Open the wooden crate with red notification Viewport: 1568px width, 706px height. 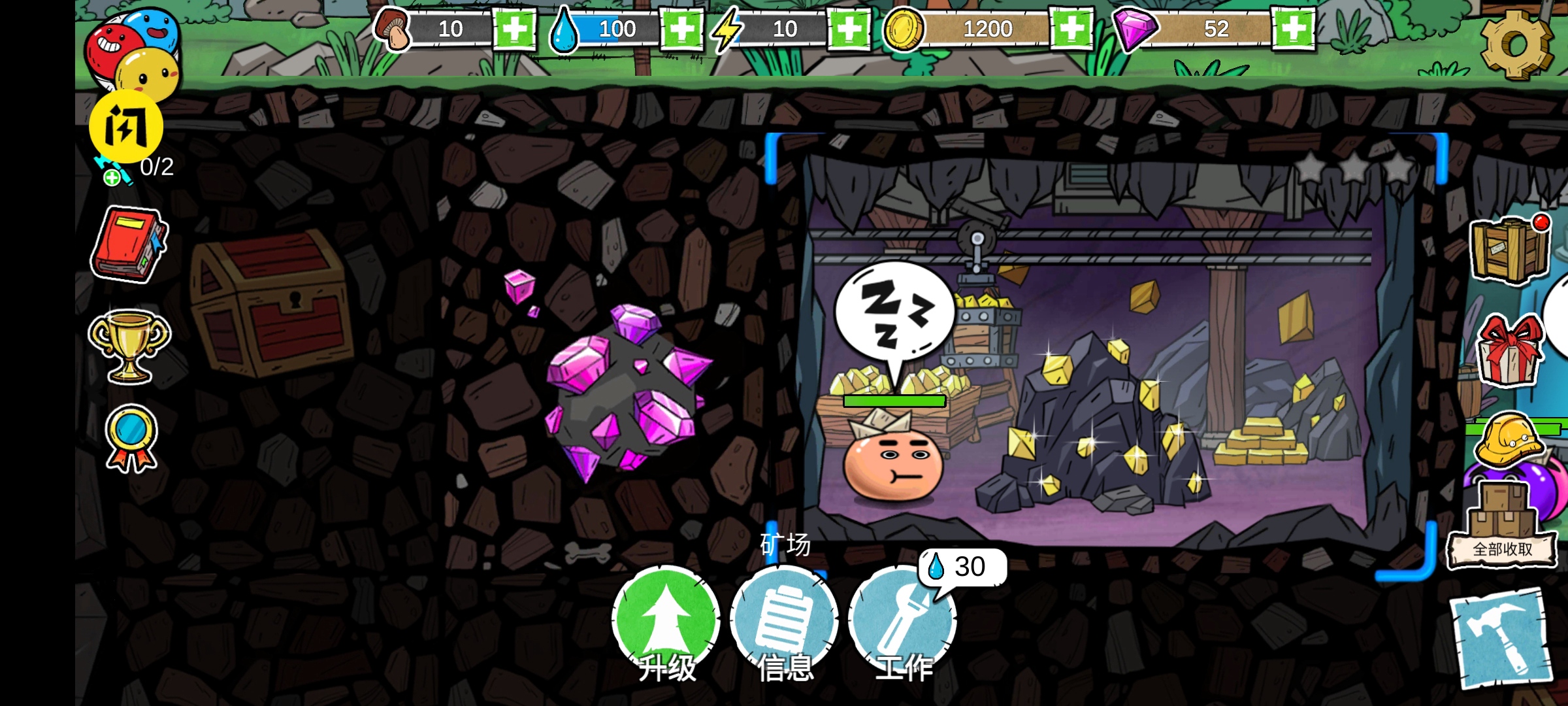pos(1509,250)
